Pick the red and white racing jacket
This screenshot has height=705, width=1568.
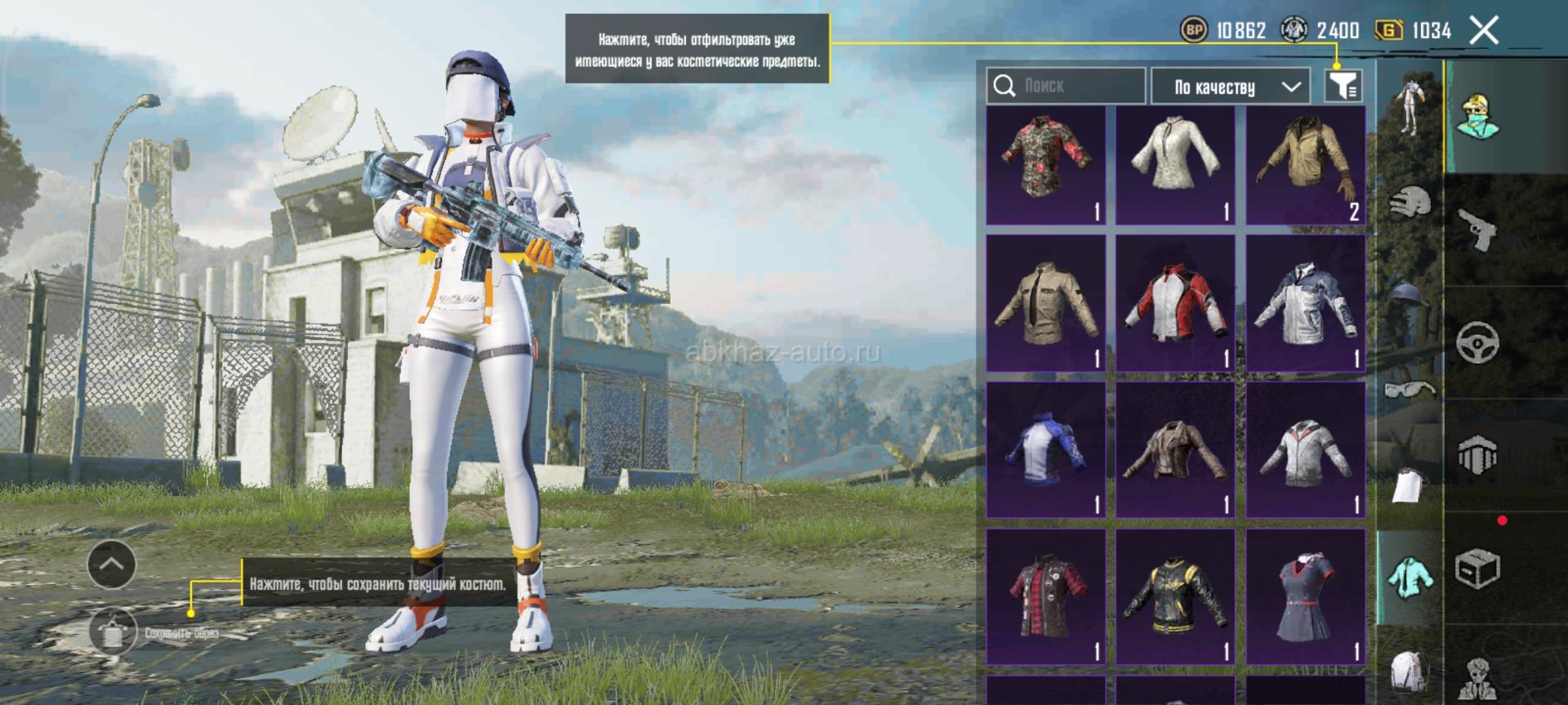1175,303
